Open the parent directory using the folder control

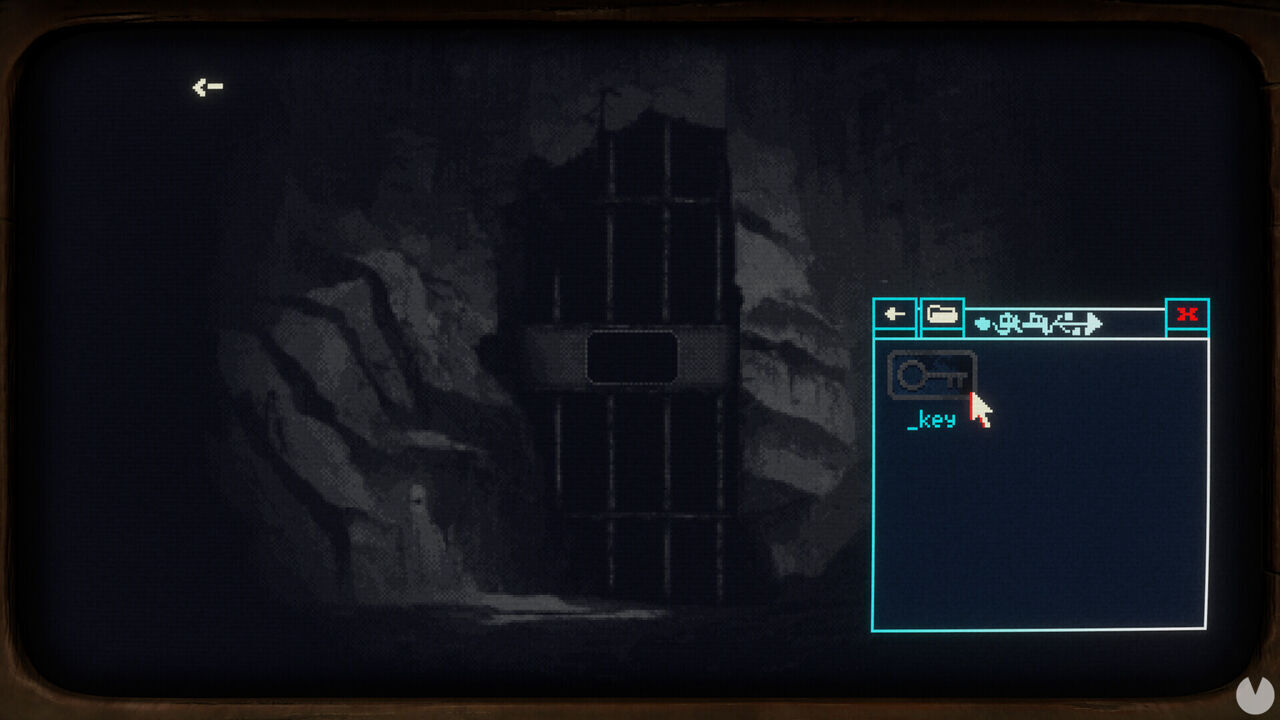coord(941,315)
